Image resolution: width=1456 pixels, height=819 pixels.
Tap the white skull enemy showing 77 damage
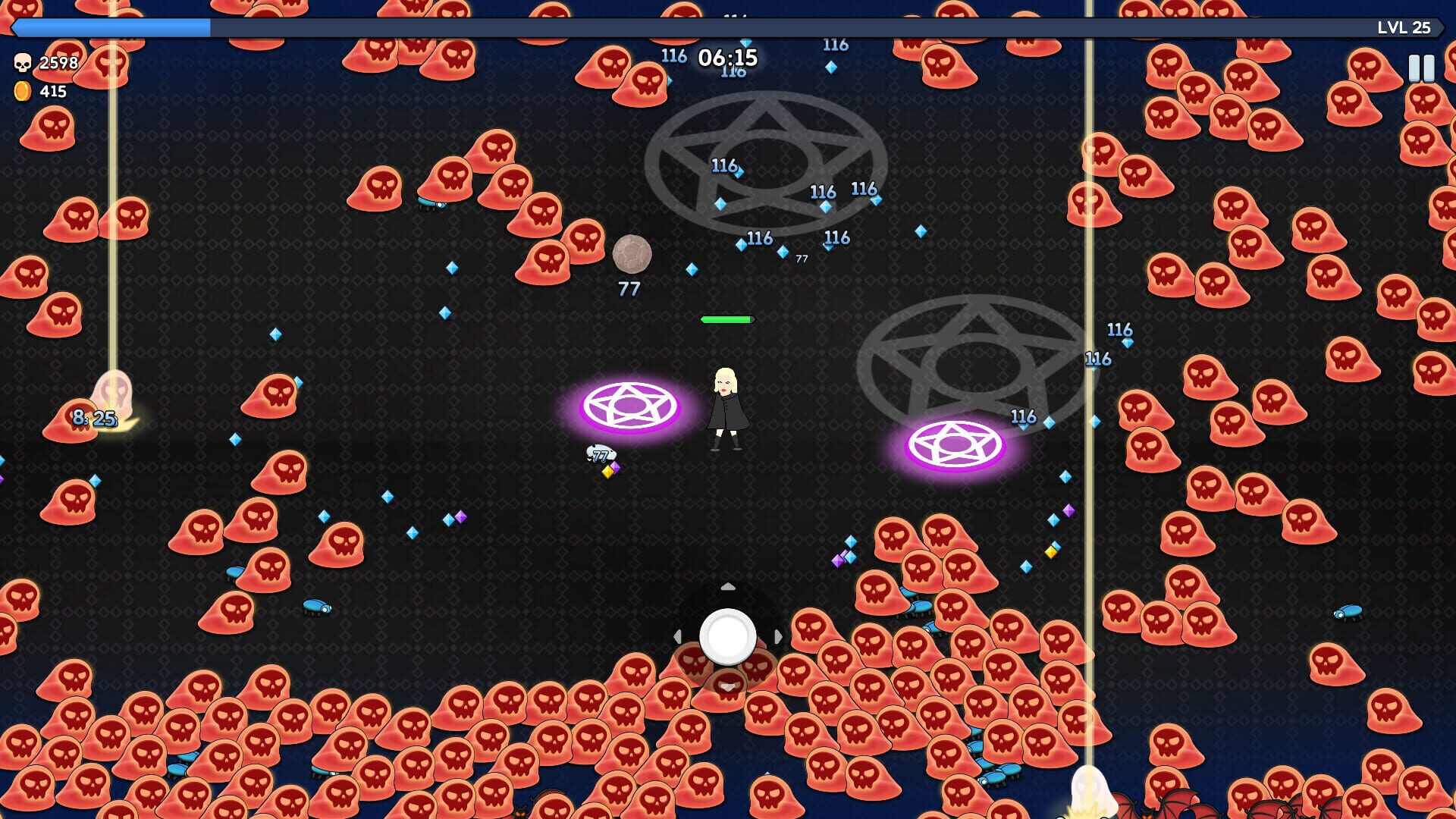pos(601,453)
